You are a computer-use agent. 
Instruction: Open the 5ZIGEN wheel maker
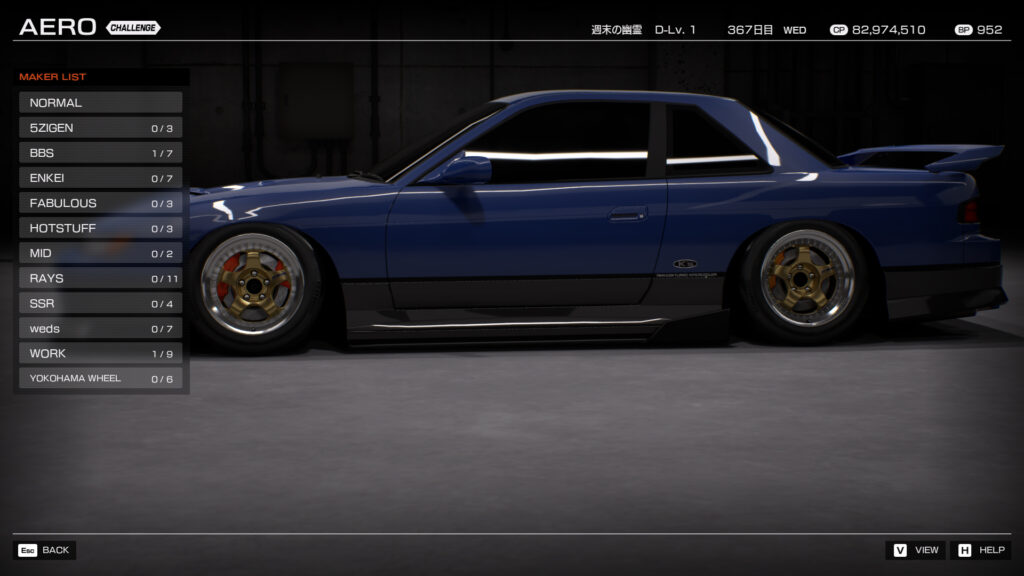click(100, 128)
